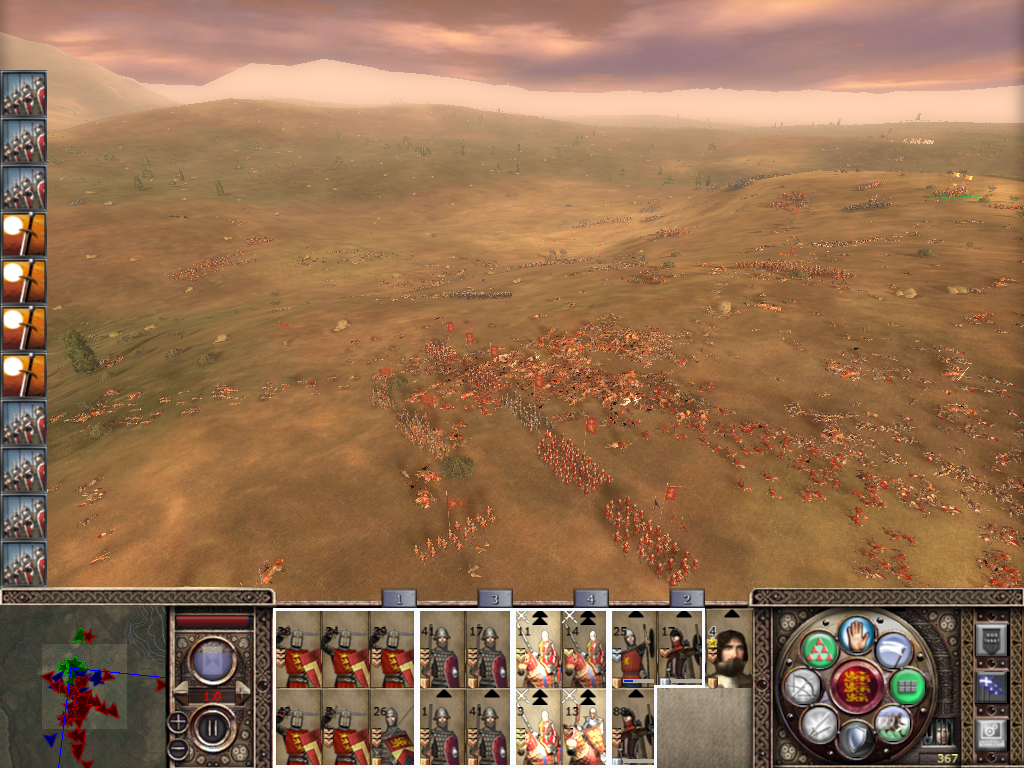The height and width of the screenshot is (768, 1024).
Task: Click the halt order hand button
Action: point(857,634)
